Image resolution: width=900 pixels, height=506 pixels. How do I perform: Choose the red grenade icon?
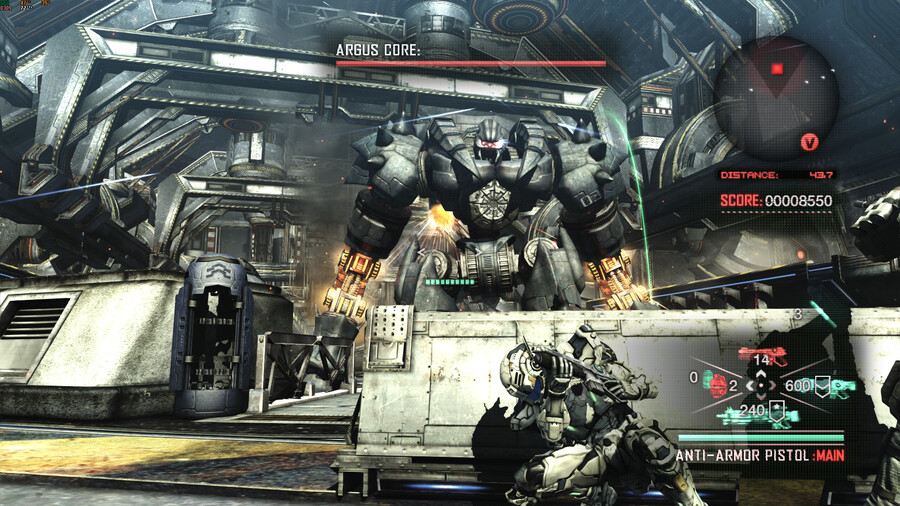[717, 386]
